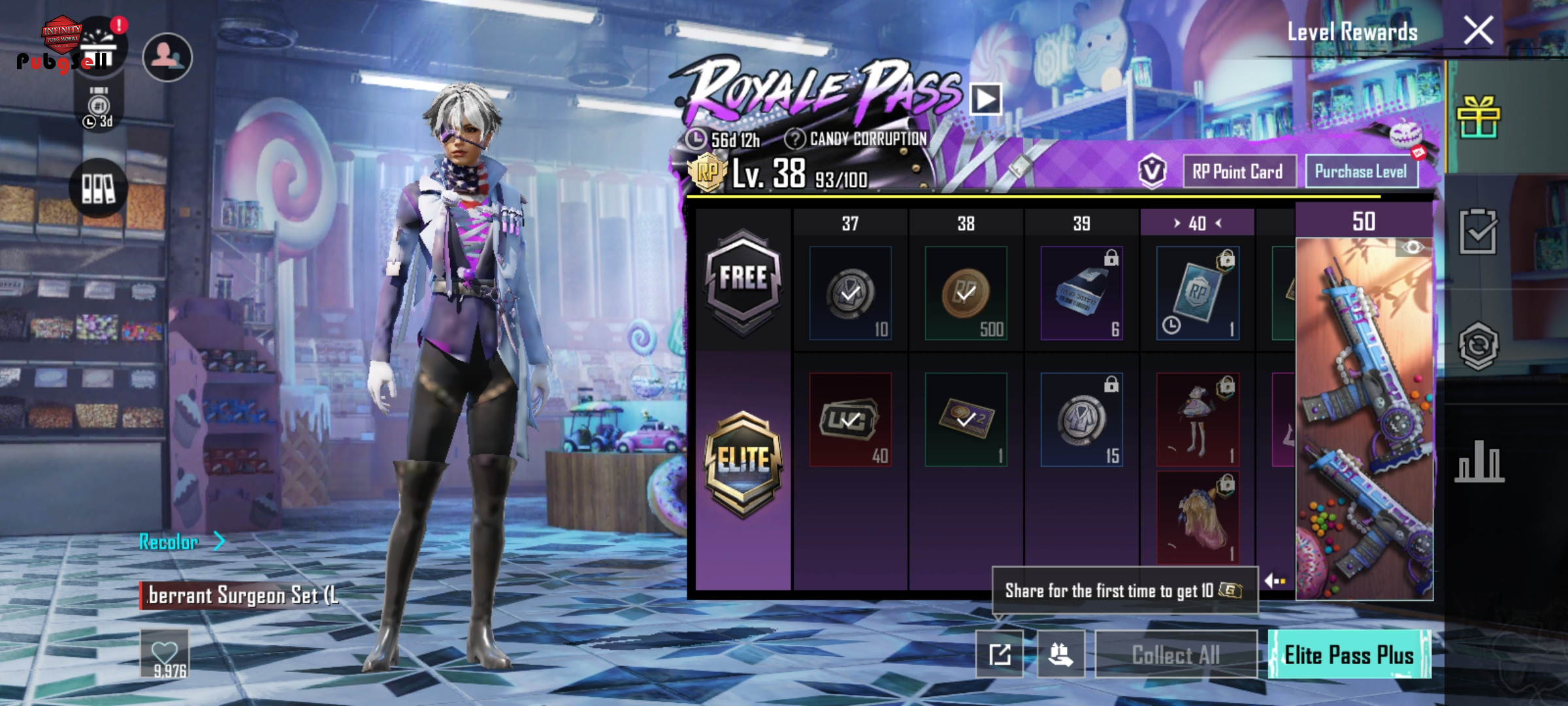Preview the level 50 gun skin reward
The image size is (1568, 706).
(x=1364, y=418)
